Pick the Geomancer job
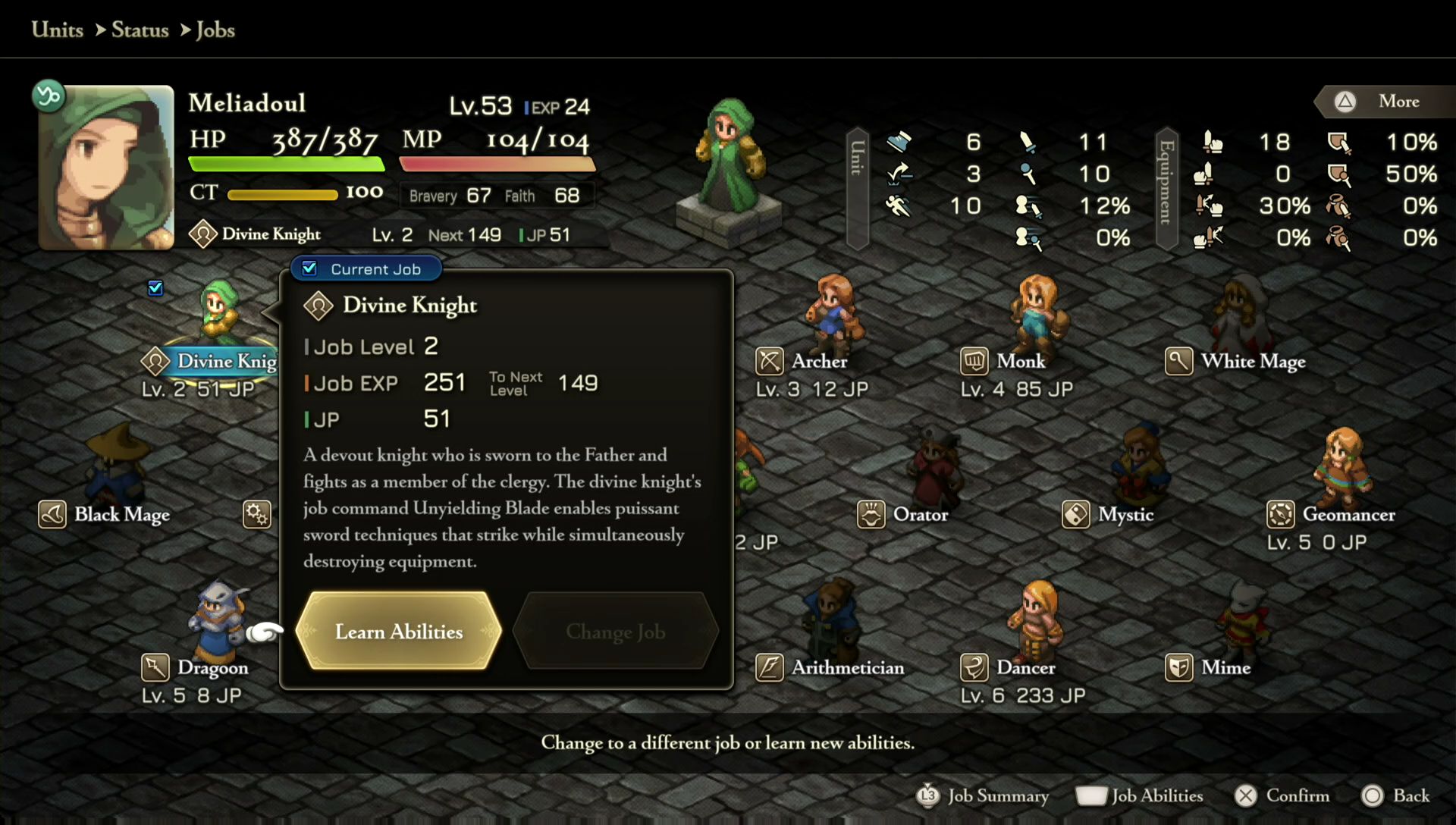This screenshot has height=825, width=1456. [1348, 514]
